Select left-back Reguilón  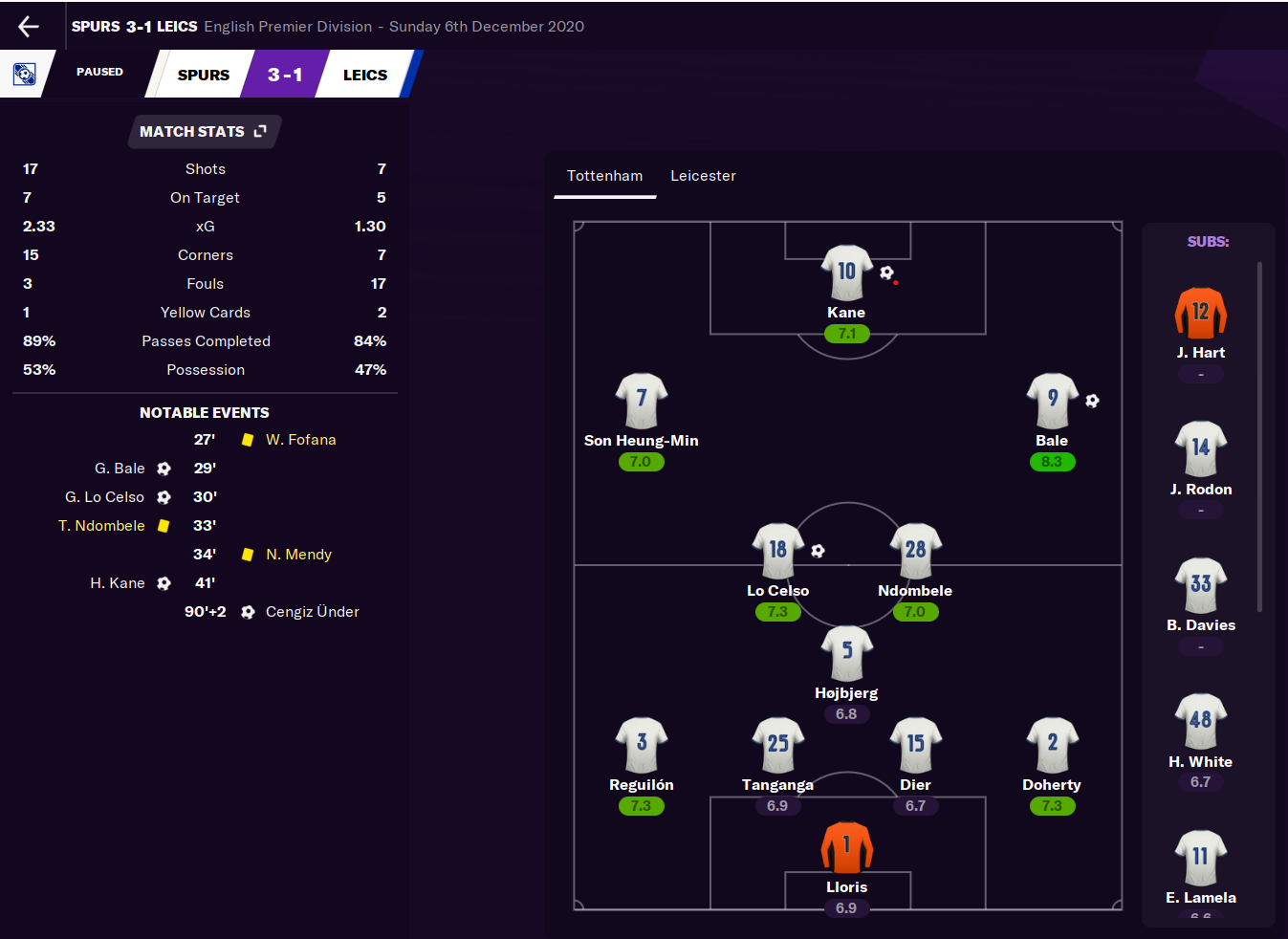[641, 745]
